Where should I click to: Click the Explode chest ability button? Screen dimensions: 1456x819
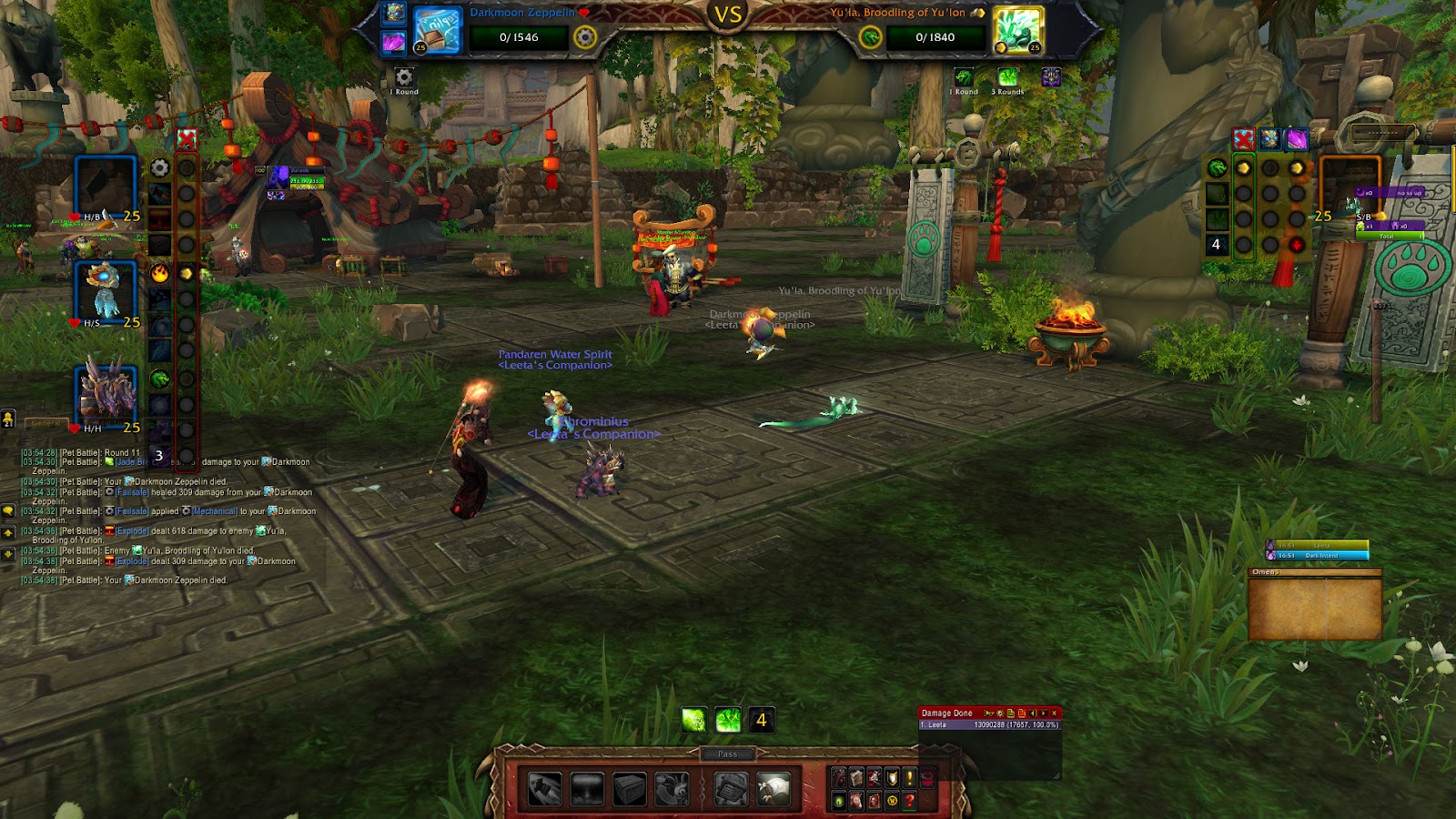point(629,788)
